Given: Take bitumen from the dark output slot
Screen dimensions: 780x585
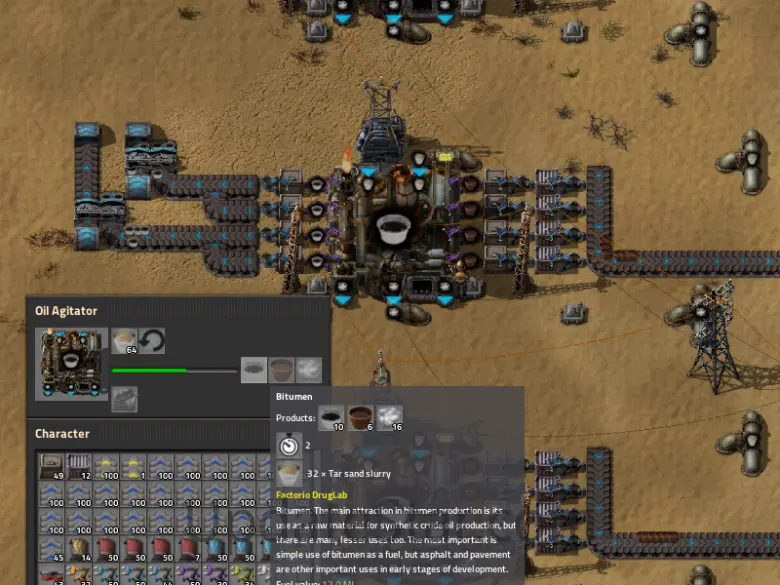Looking at the screenshot, I should [254, 370].
